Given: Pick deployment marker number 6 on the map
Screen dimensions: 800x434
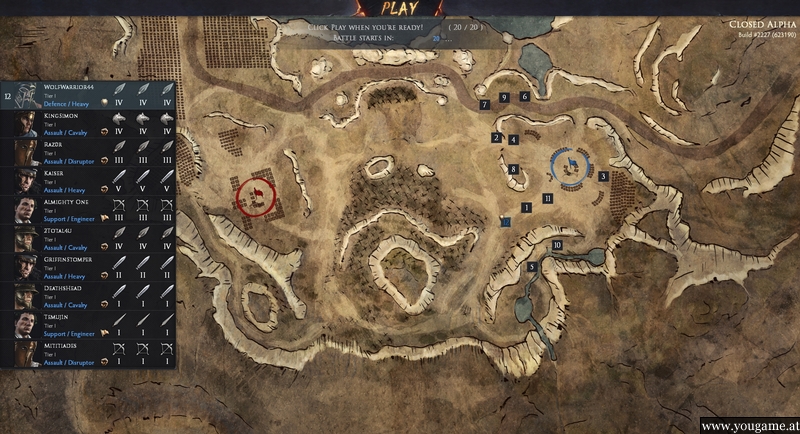Looking at the screenshot, I should click(525, 97).
